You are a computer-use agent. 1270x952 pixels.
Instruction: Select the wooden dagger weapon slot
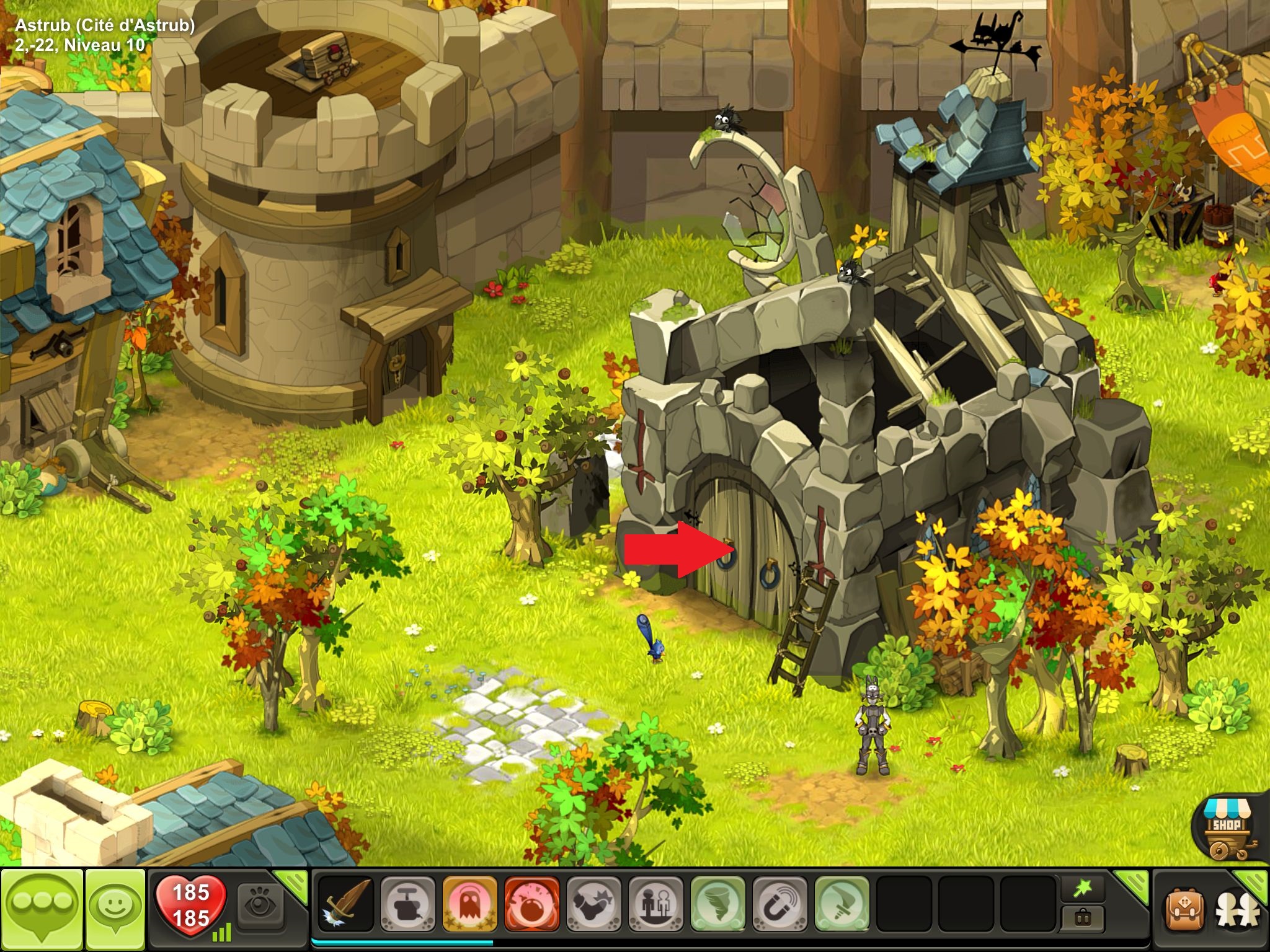point(345,904)
